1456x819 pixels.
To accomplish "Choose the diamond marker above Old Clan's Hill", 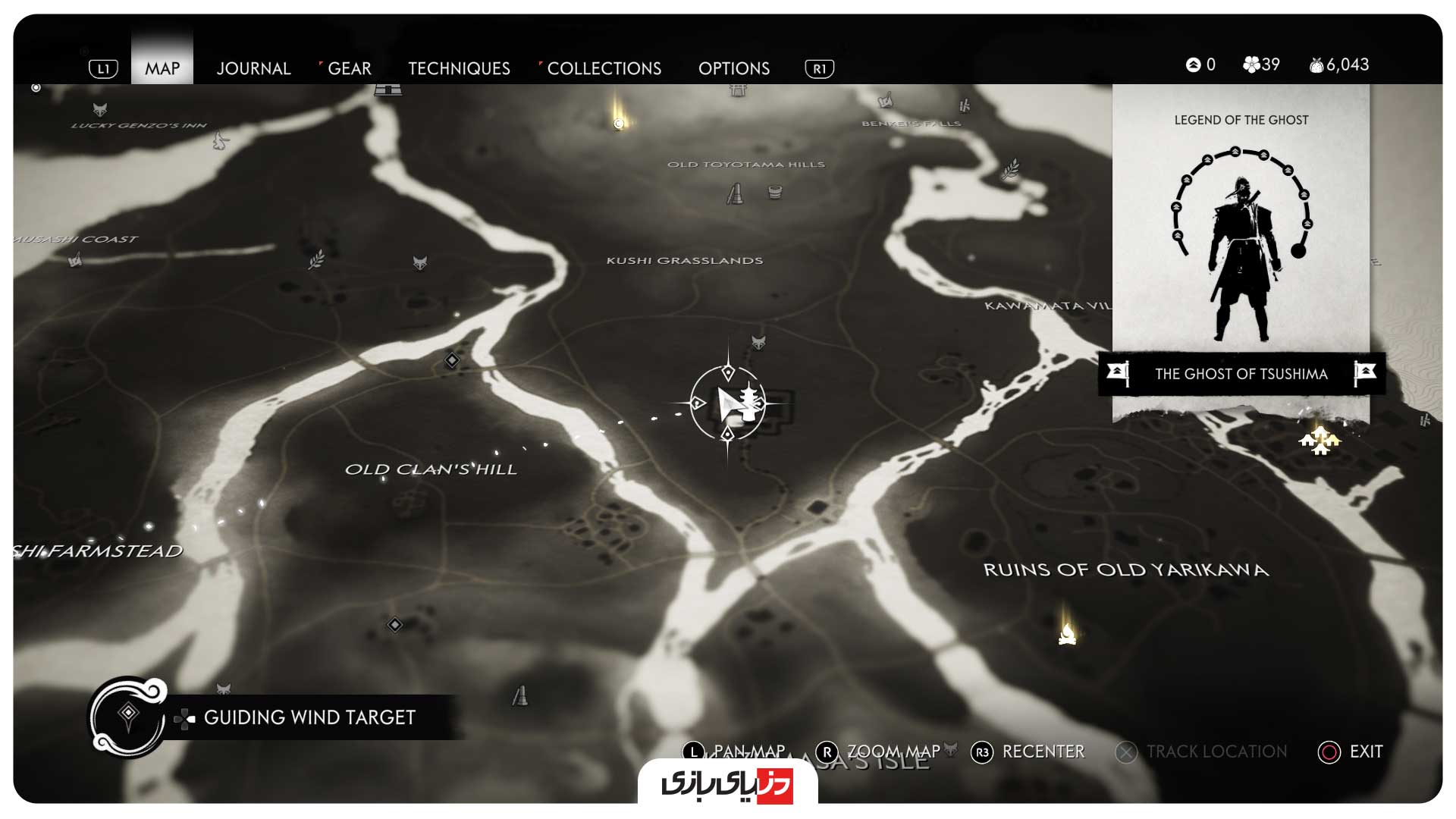I will [x=452, y=360].
